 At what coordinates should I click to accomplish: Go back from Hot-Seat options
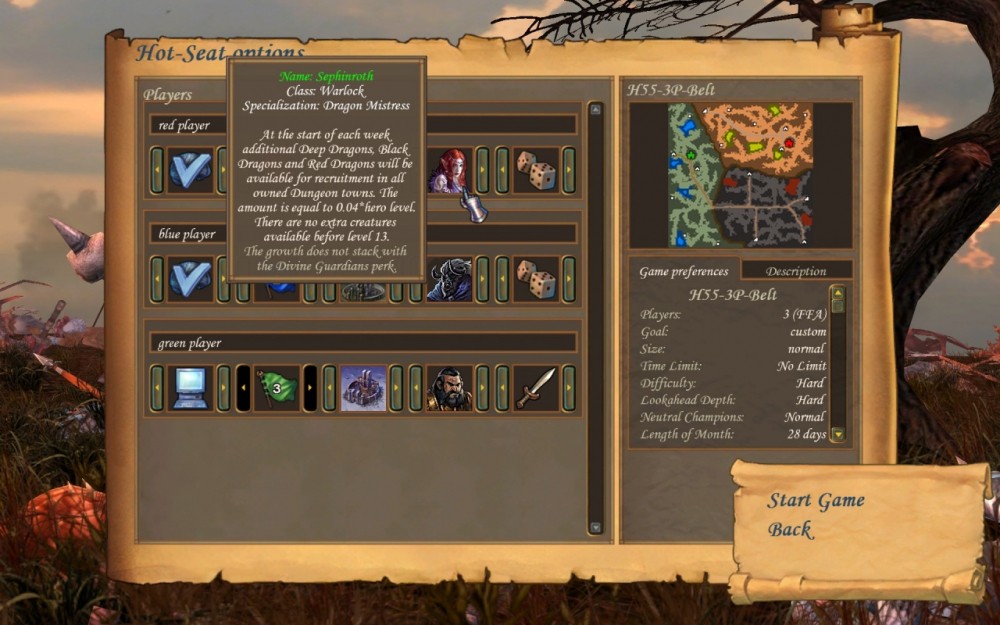[790, 530]
